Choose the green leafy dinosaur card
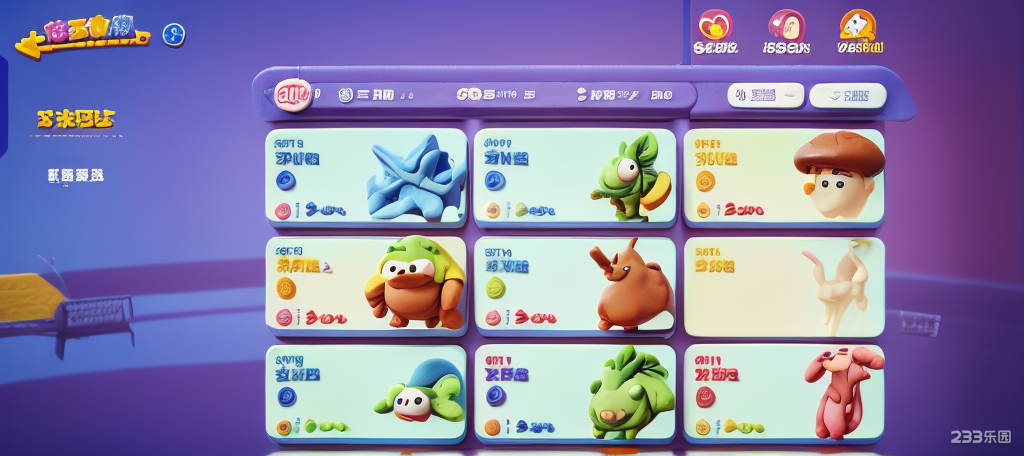The width and height of the screenshot is (1024, 456). [x=574, y=393]
